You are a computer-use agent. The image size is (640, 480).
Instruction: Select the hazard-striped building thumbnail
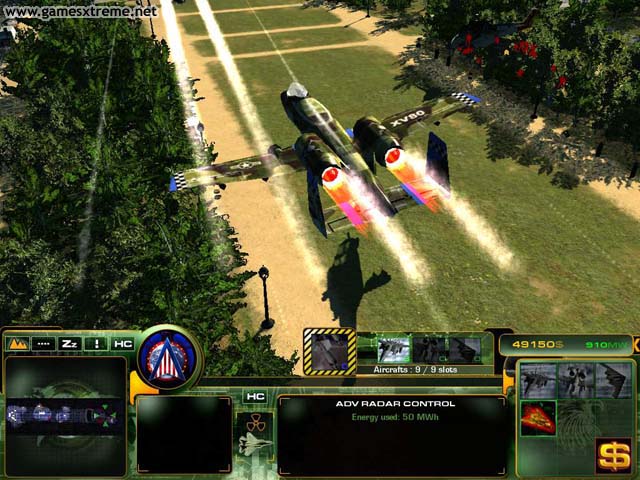pyautogui.click(x=329, y=351)
